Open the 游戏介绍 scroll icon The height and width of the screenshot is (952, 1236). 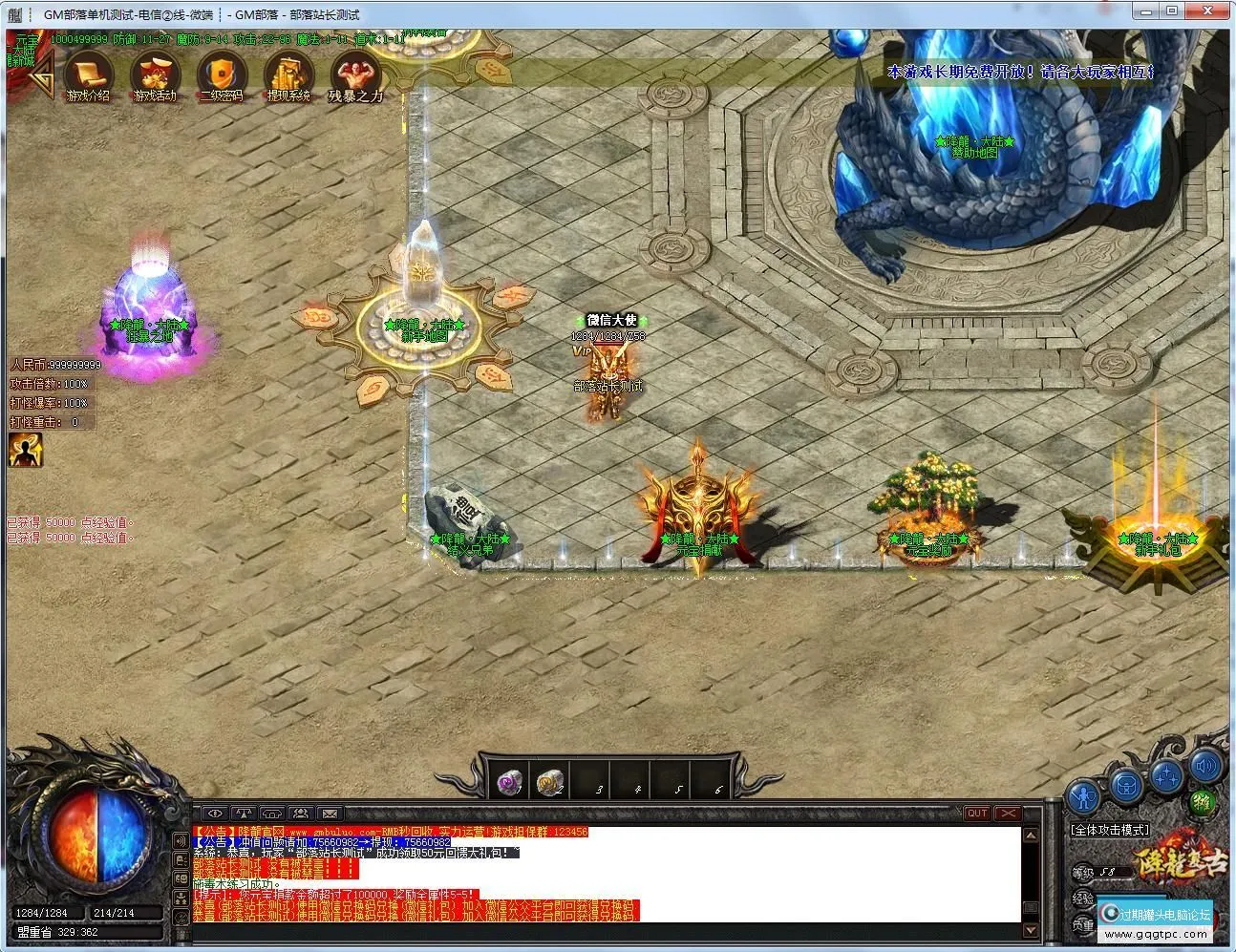point(88,74)
